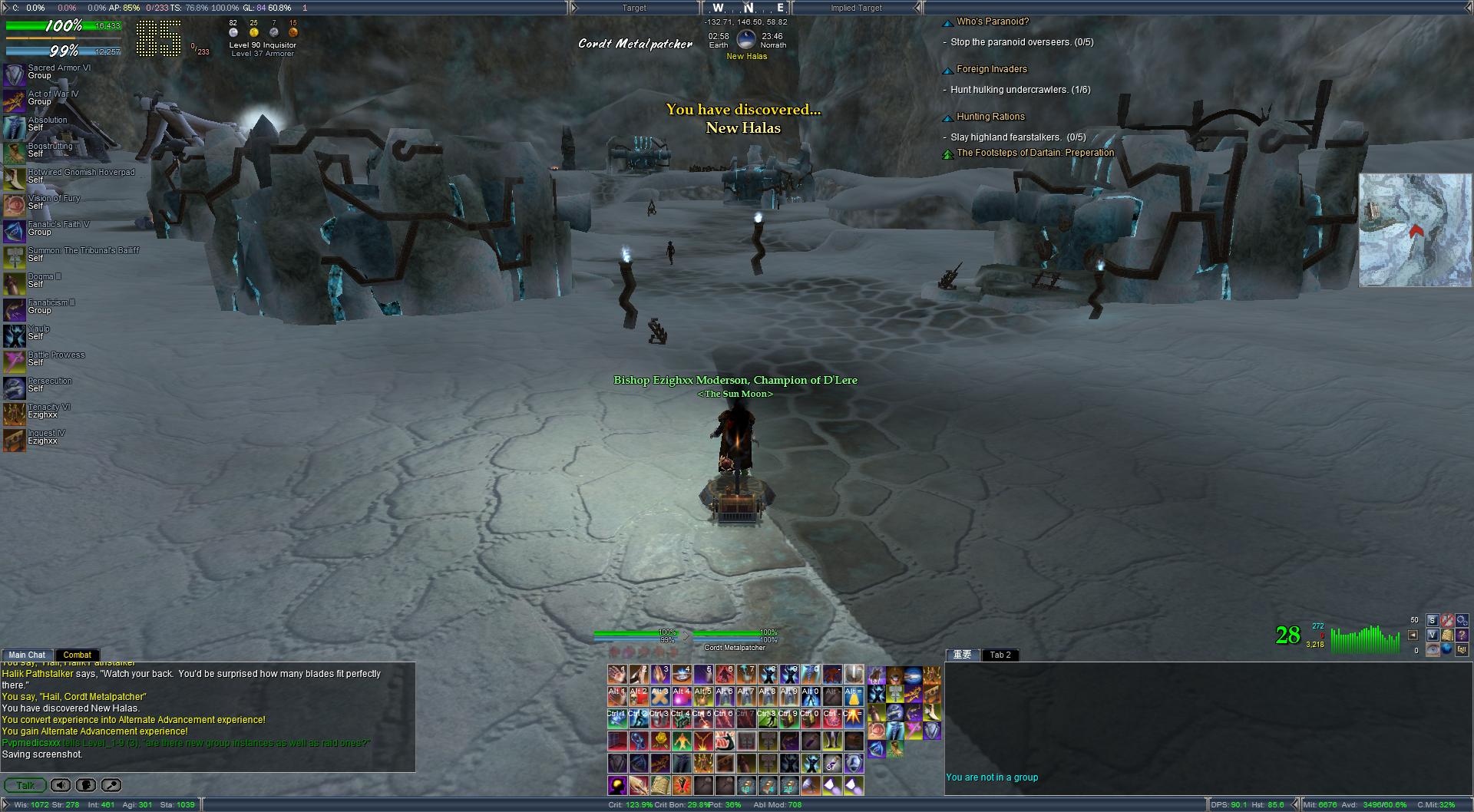
Task: Click the blue S button
Action: point(1432,620)
